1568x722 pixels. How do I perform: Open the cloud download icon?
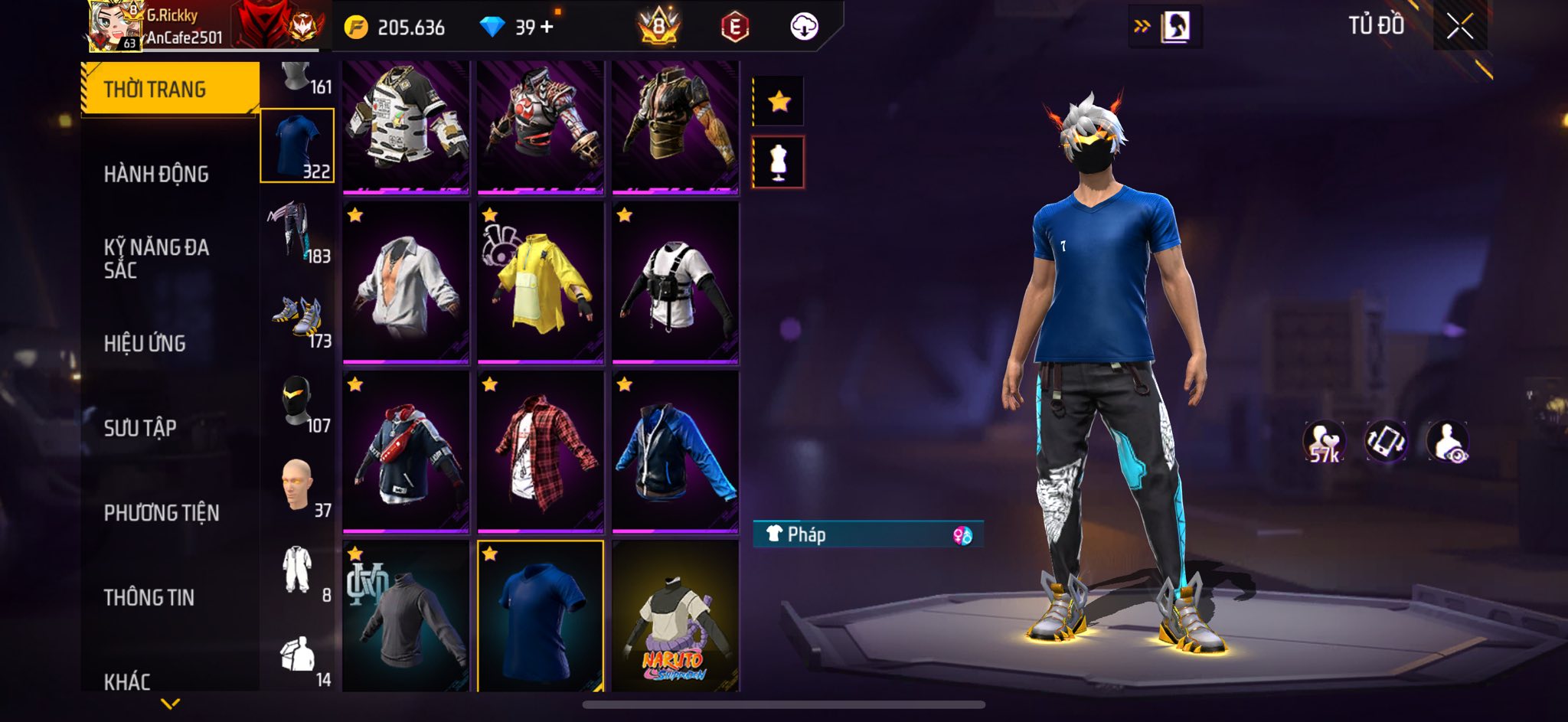coord(804,27)
